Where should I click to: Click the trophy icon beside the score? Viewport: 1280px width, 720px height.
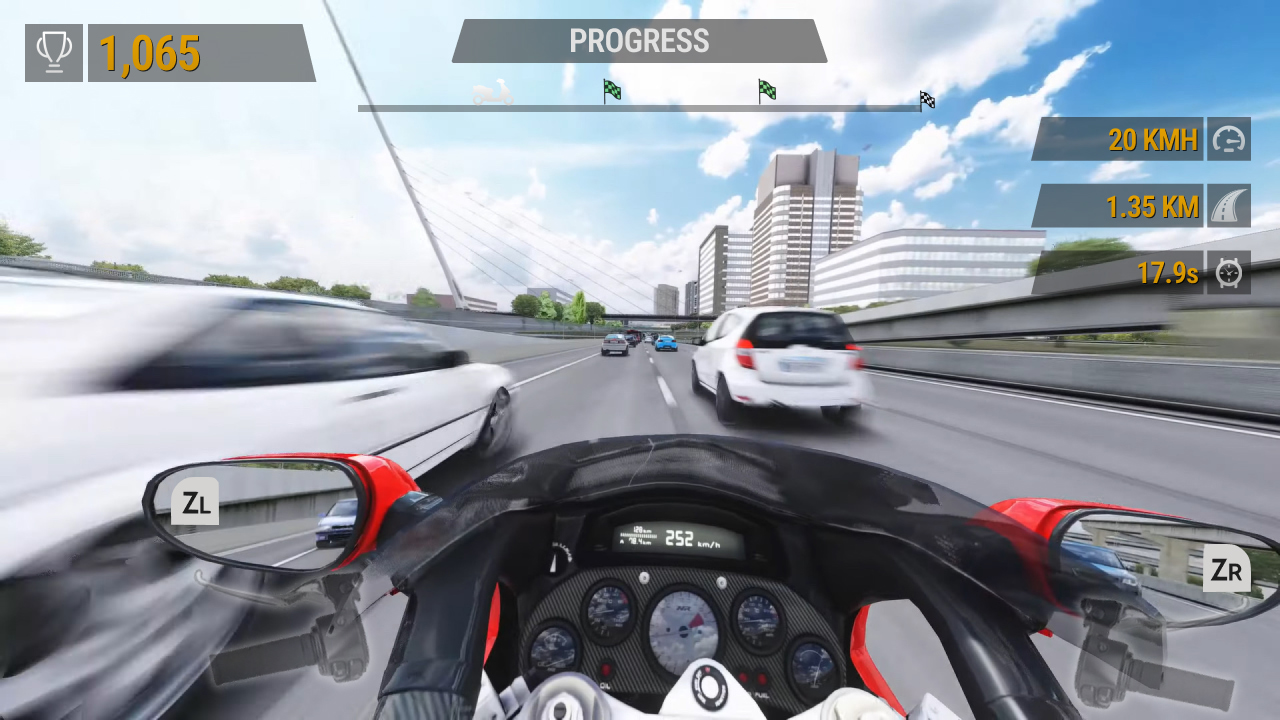tap(53, 52)
